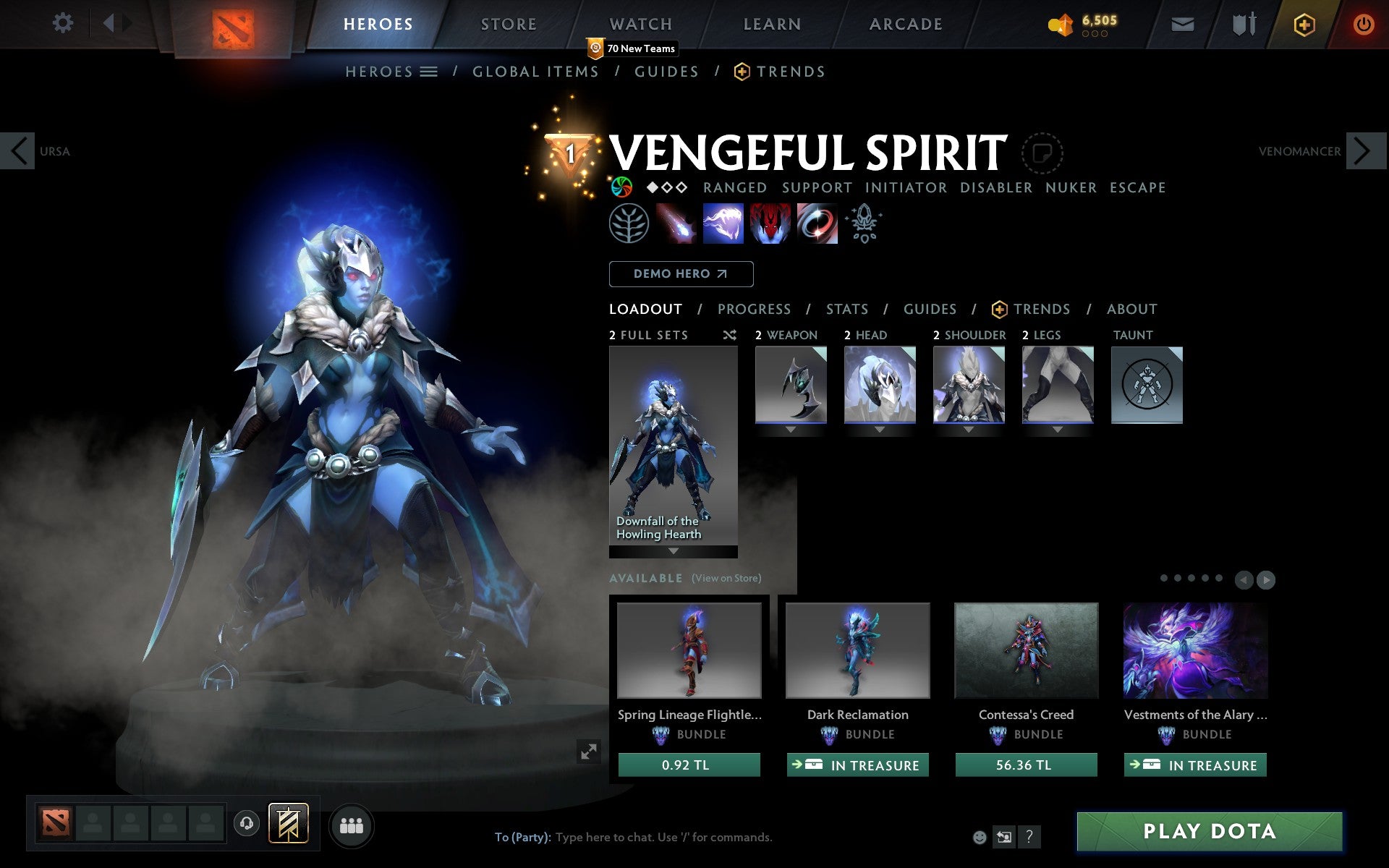Image resolution: width=1389 pixels, height=868 pixels.
Task: Open View on Store link
Action: (726, 578)
